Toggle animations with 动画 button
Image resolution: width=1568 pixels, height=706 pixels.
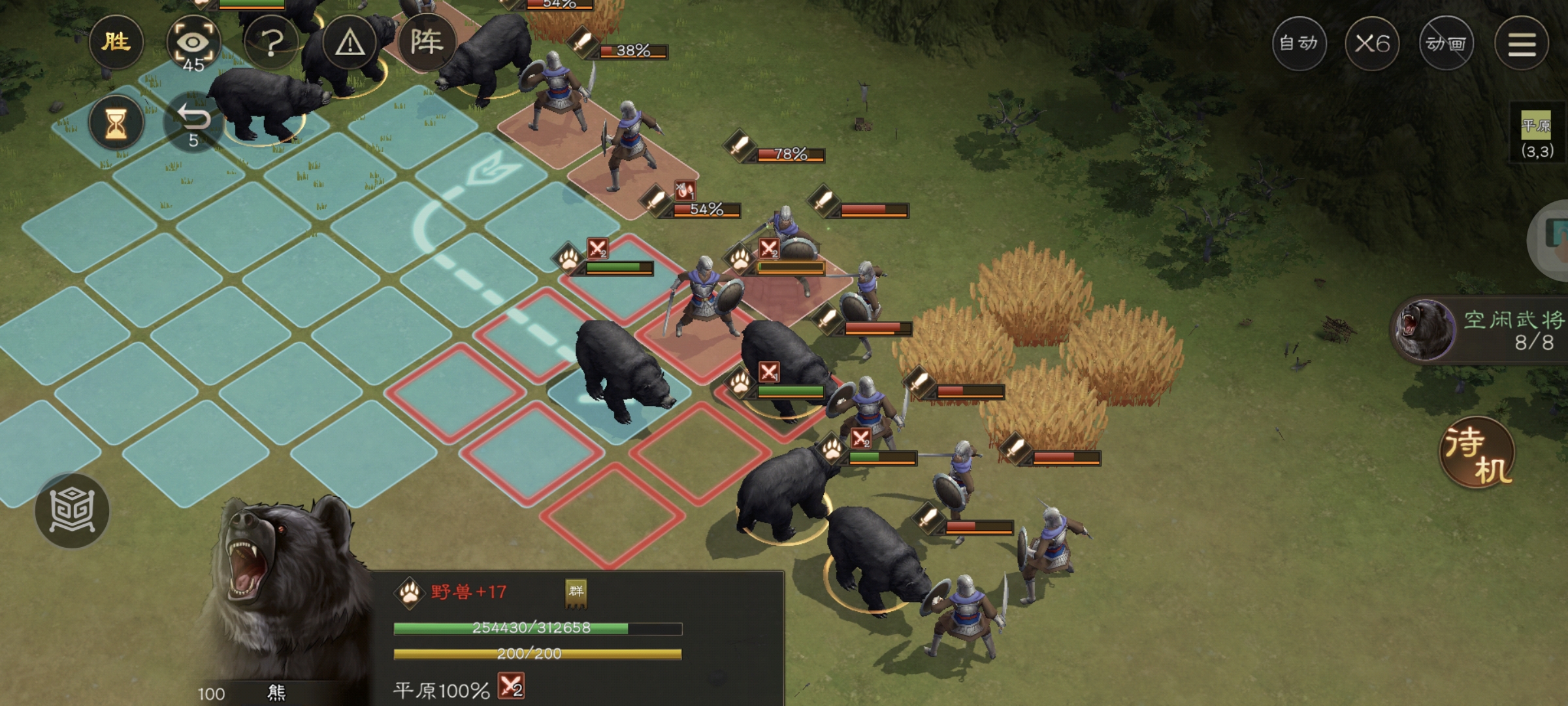tap(1446, 44)
